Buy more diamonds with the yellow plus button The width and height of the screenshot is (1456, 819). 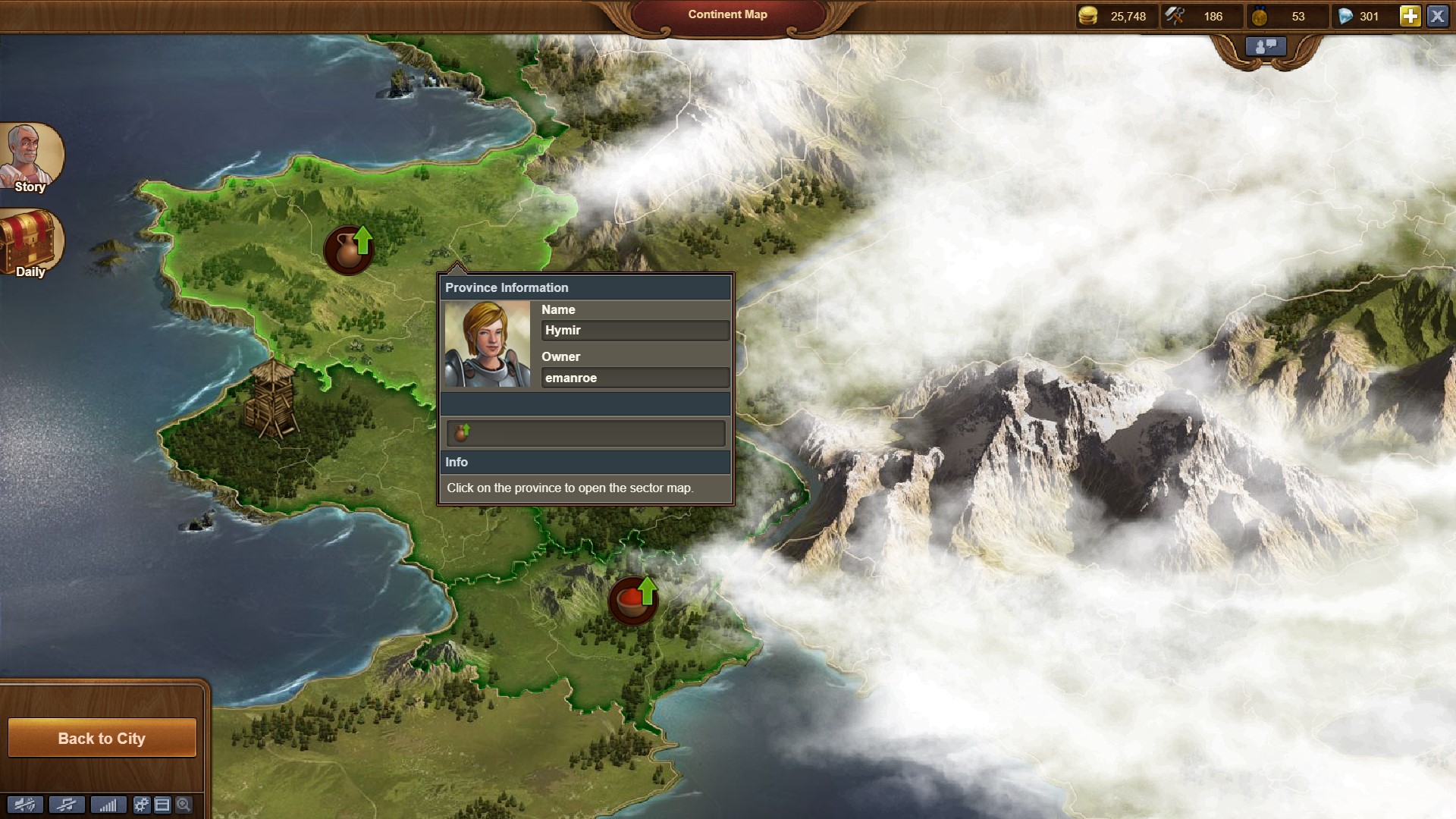coord(1410,16)
